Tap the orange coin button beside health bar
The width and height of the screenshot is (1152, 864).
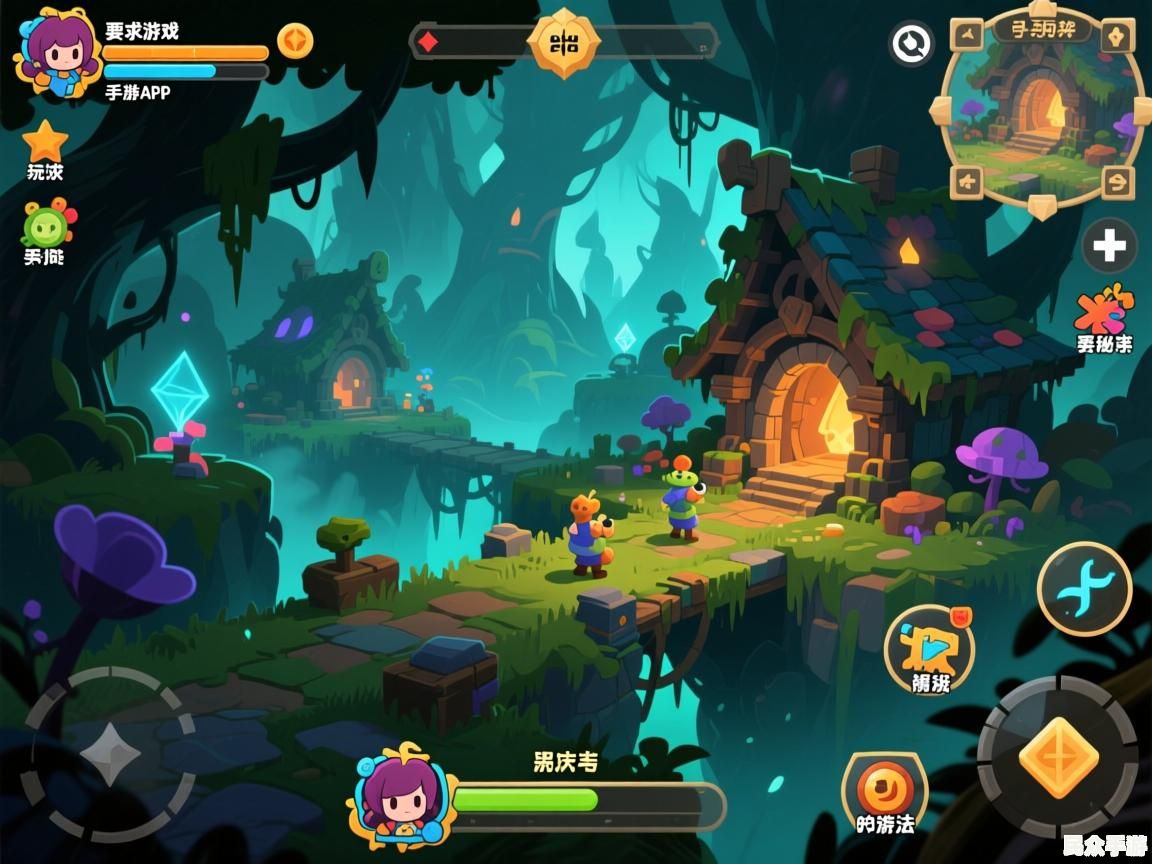click(x=295, y=41)
